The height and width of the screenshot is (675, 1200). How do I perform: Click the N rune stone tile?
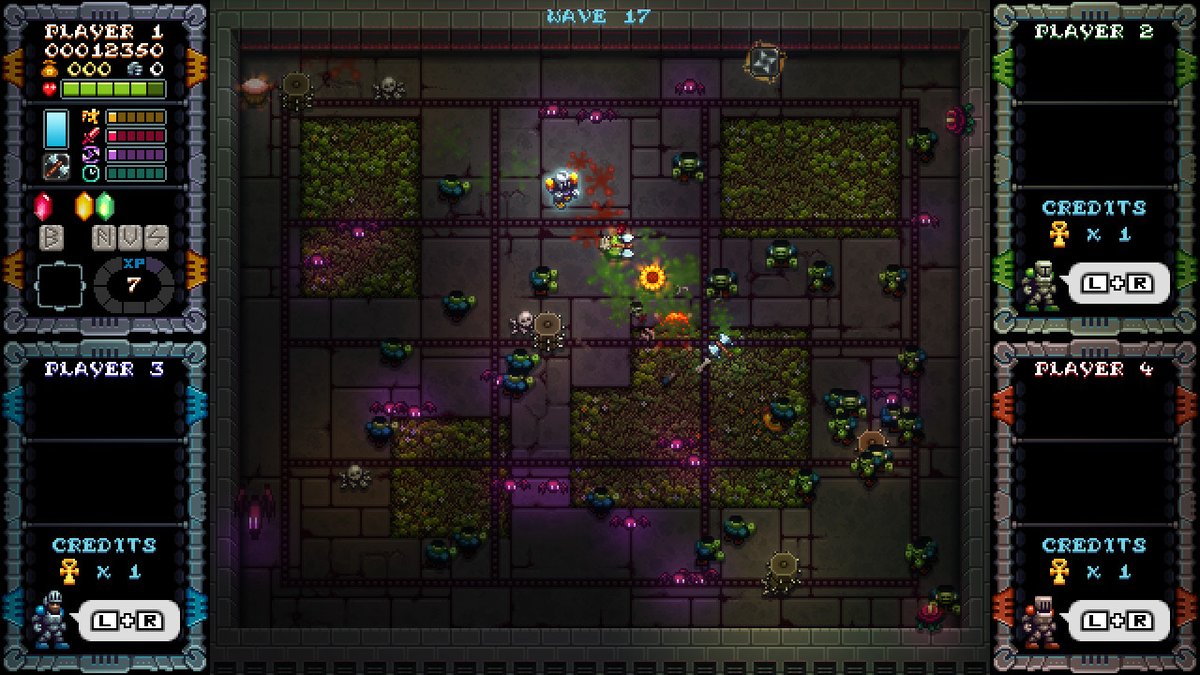pos(105,238)
